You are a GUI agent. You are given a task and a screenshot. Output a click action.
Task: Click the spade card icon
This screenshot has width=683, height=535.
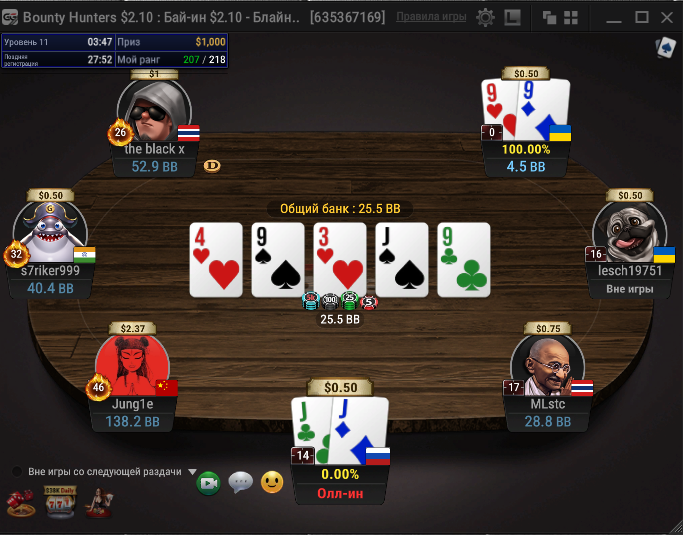pyautogui.click(x=664, y=47)
